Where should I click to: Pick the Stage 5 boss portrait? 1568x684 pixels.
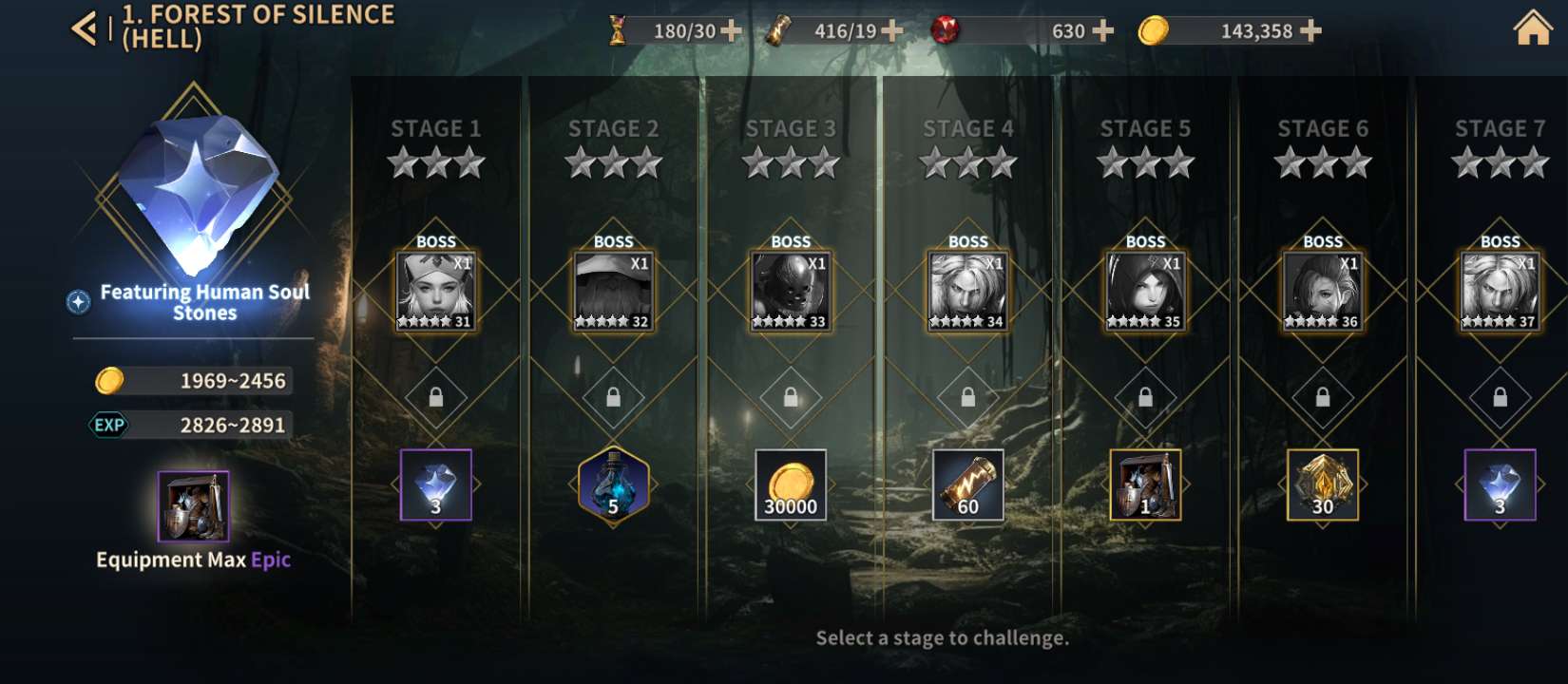point(1145,291)
